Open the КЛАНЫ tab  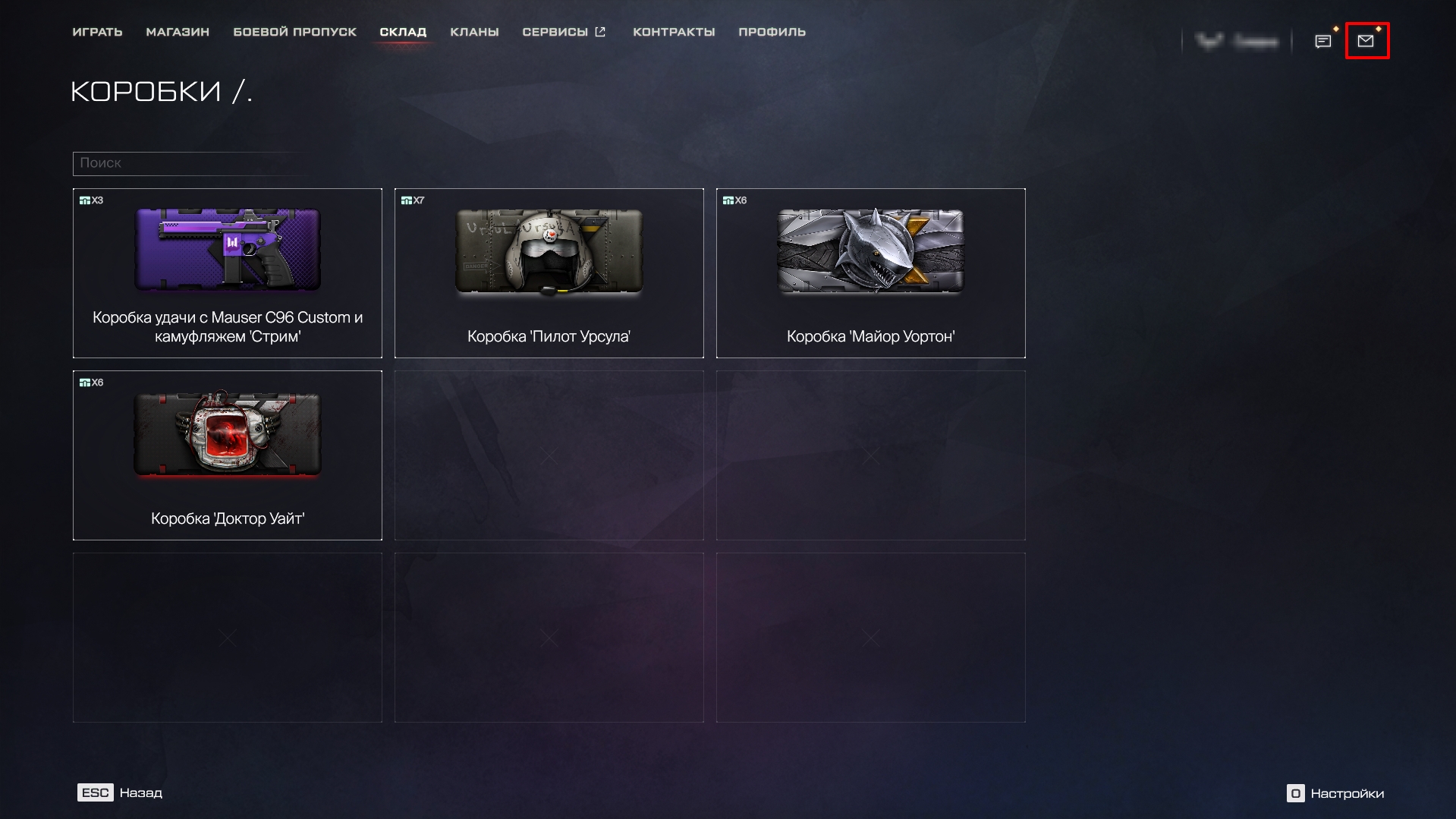(x=474, y=32)
